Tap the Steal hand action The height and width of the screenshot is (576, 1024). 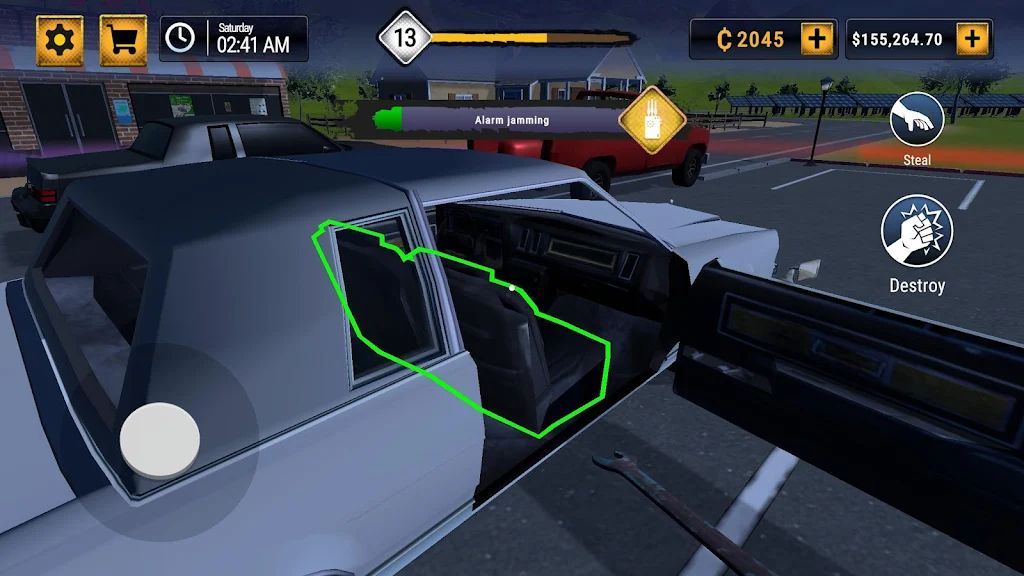[917, 119]
